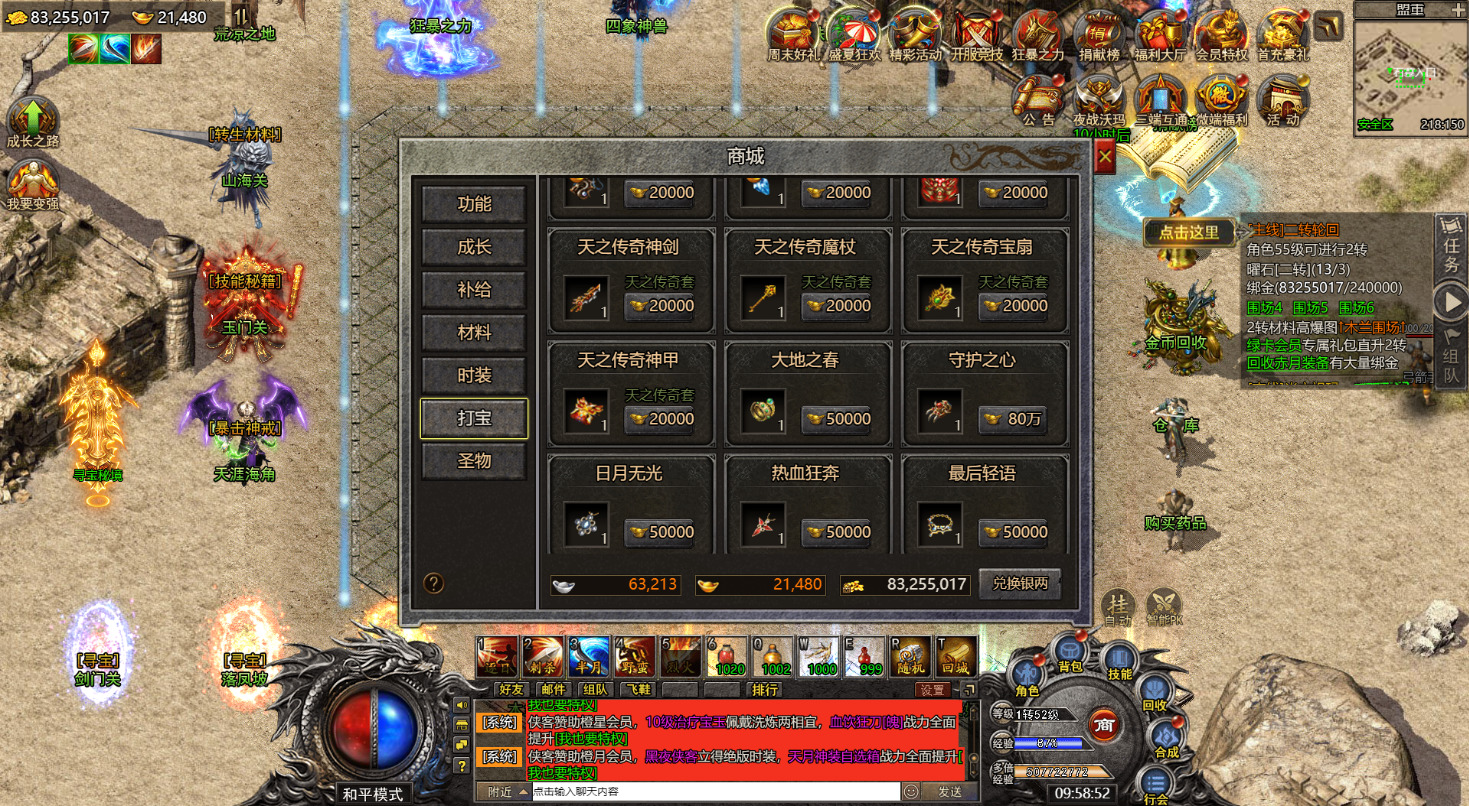Close the 商城 shop window

coord(1104,157)
